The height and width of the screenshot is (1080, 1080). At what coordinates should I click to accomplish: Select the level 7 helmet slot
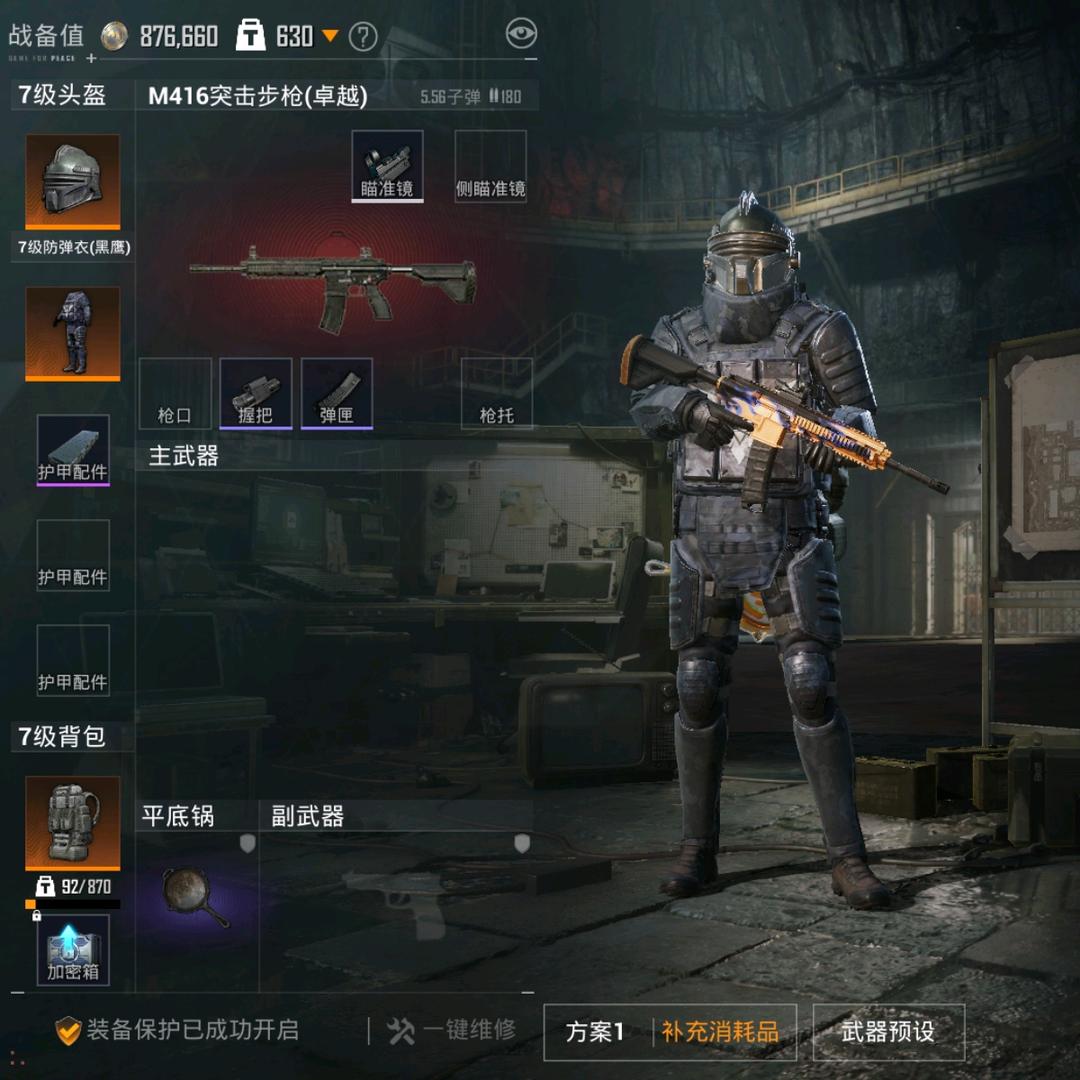point(72,182)
